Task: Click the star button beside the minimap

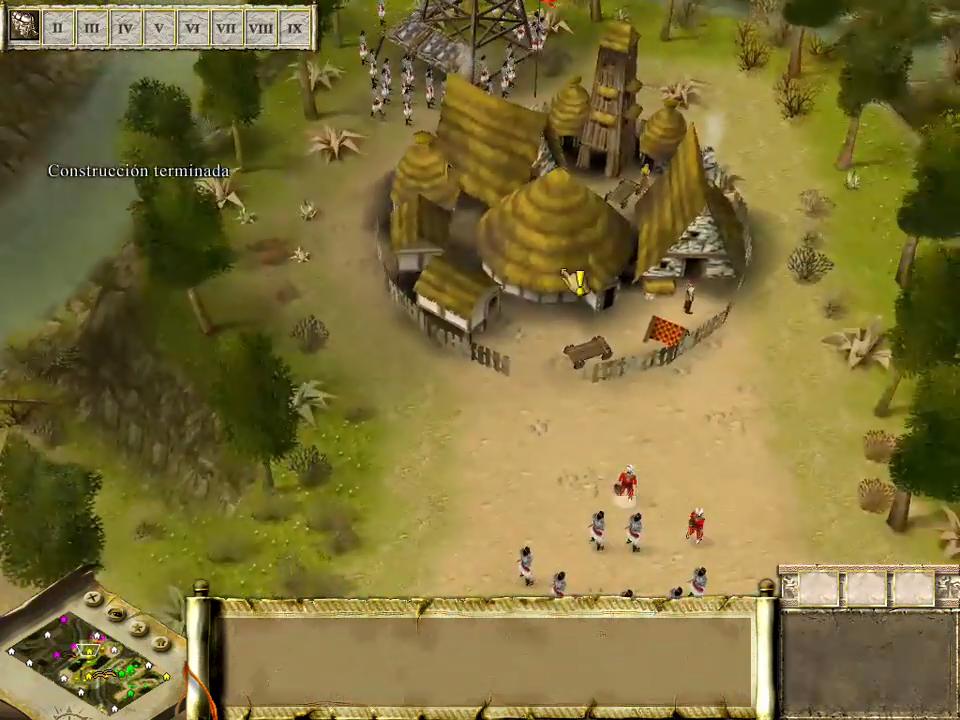Action: 139,628
